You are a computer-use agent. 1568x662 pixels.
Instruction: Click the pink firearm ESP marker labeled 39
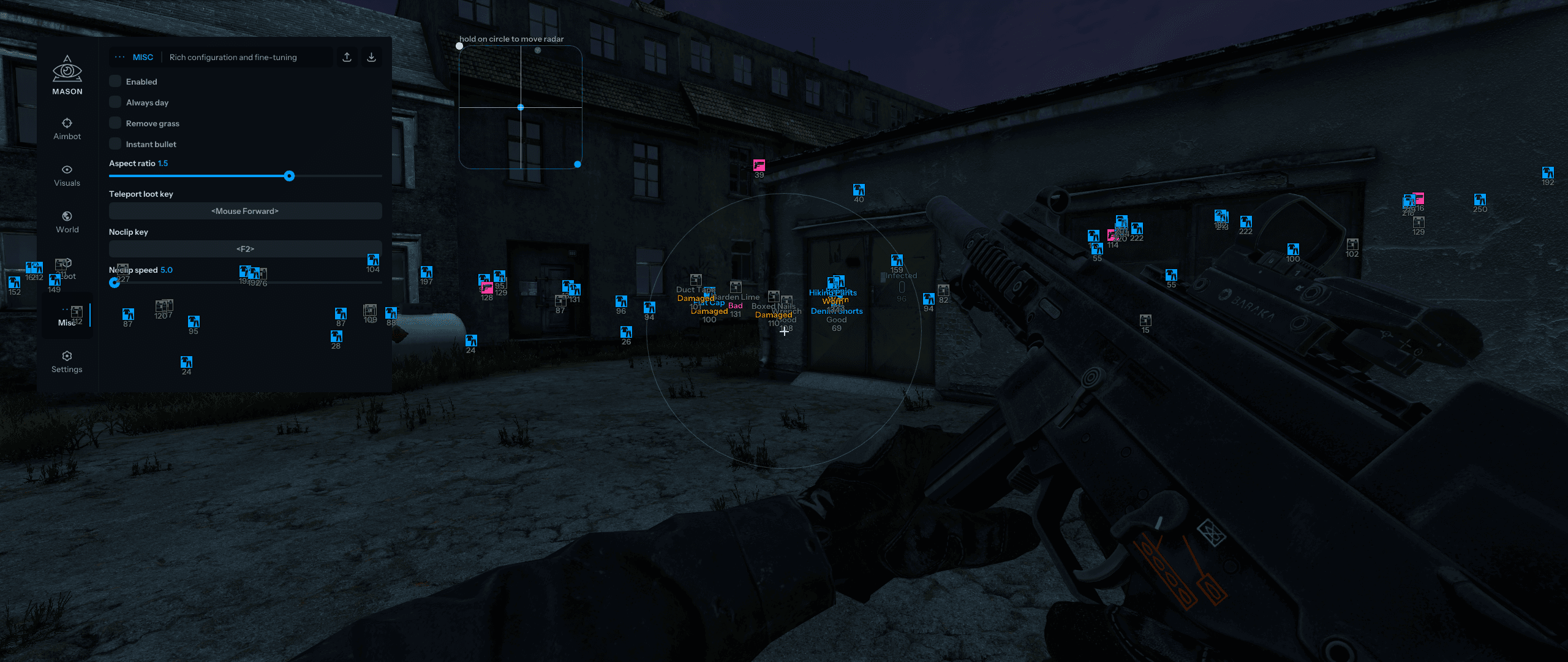759,164
